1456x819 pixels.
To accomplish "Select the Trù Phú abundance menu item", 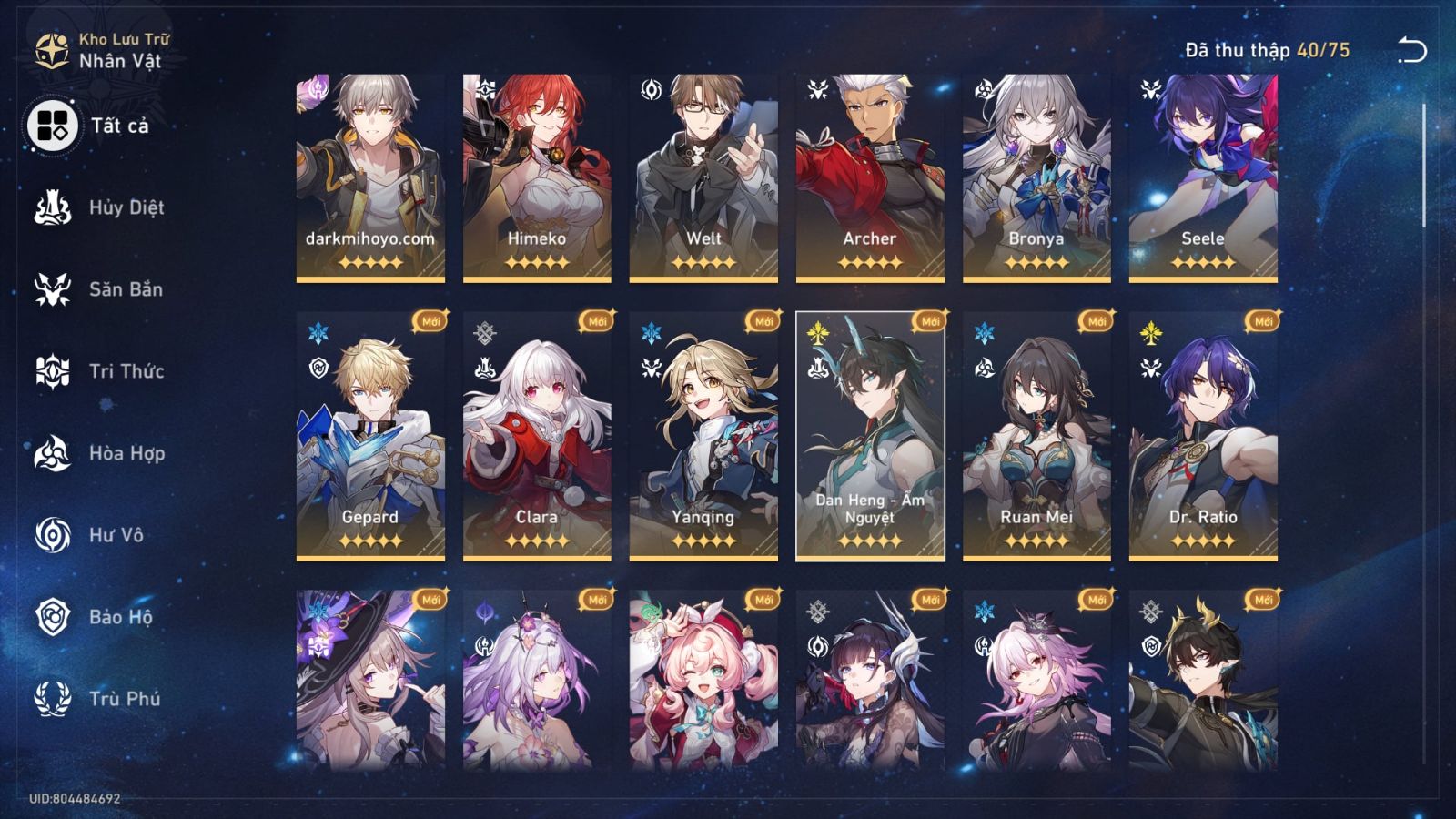I will tap(55, 699).
